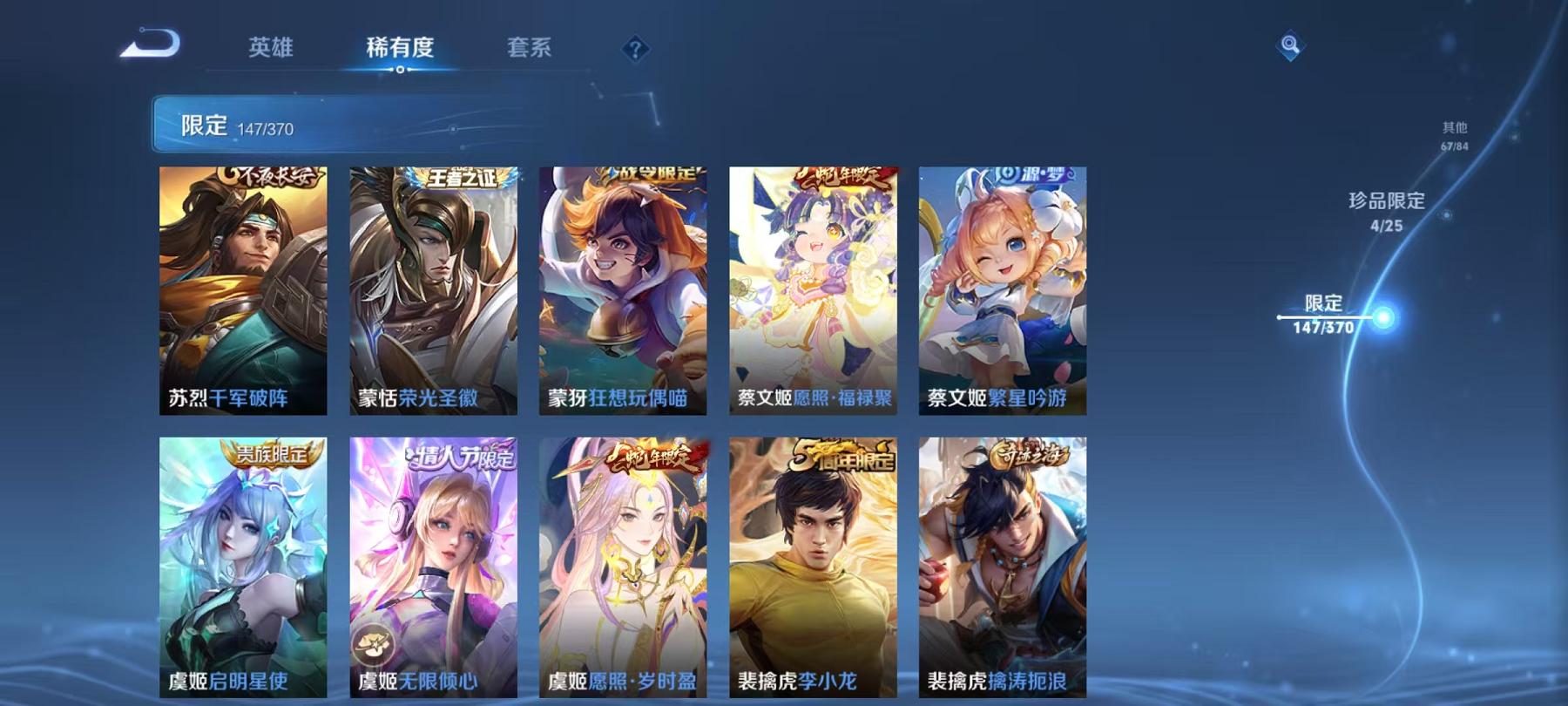Switch to the 英雄 tab
Image resolution: width=1568 pixels, height=706 pixels.
270,50
